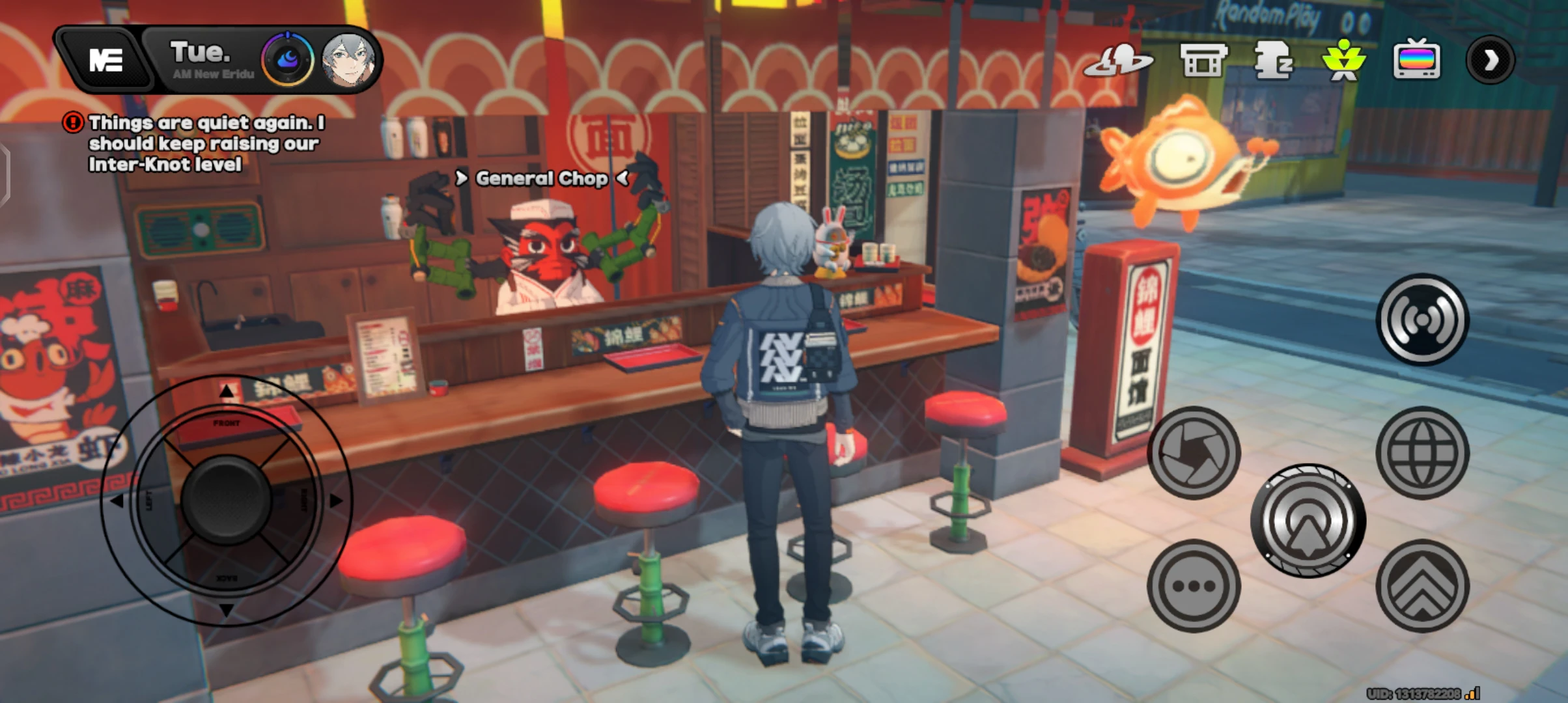Collapse the HUD with the right arrow button
The width and height of the screenshot is (1568, 703).
click(1491, 60)
